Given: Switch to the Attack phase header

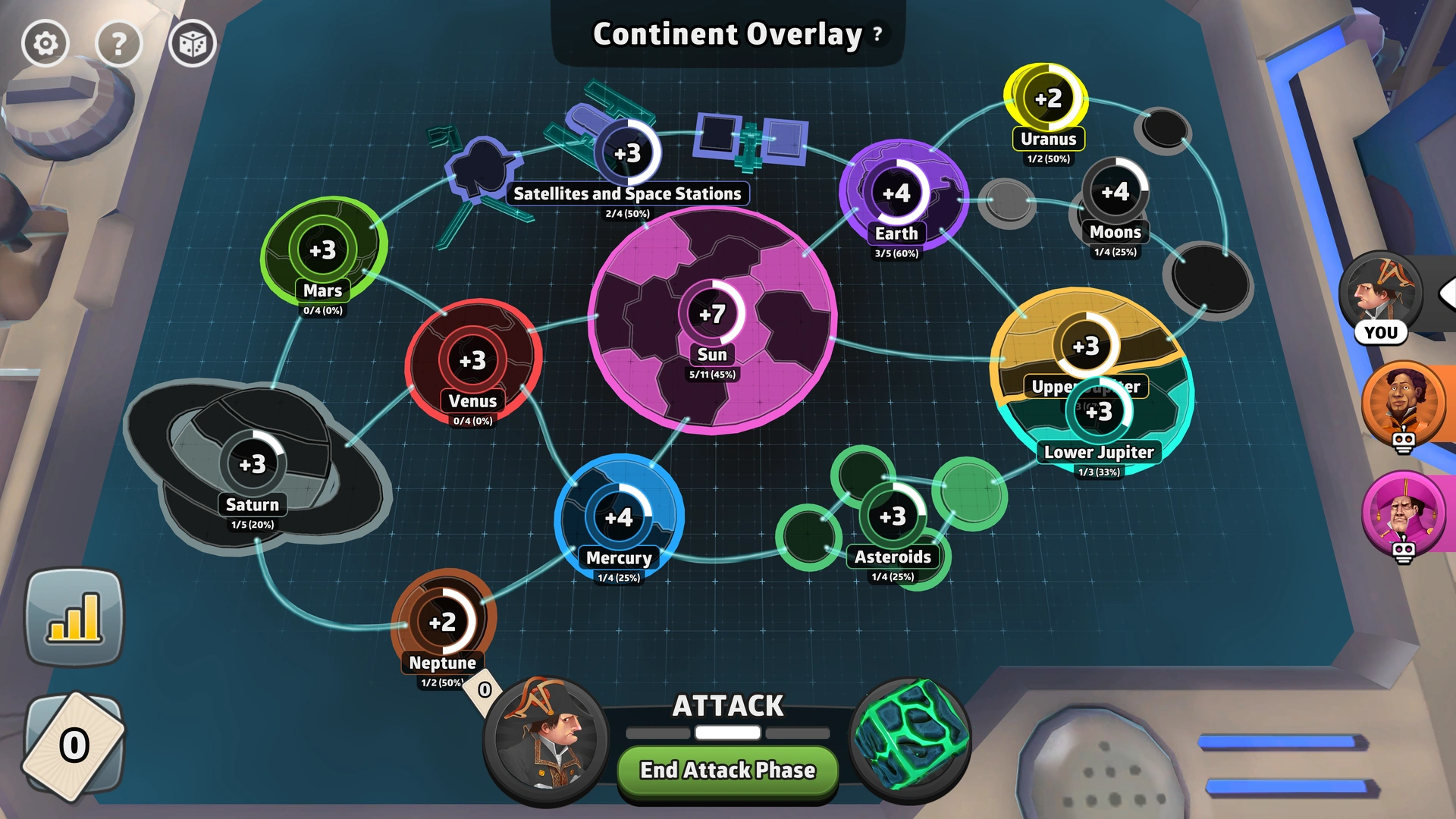Looking at the screenshot, I should pyautogui.click(x=726, y=705).
